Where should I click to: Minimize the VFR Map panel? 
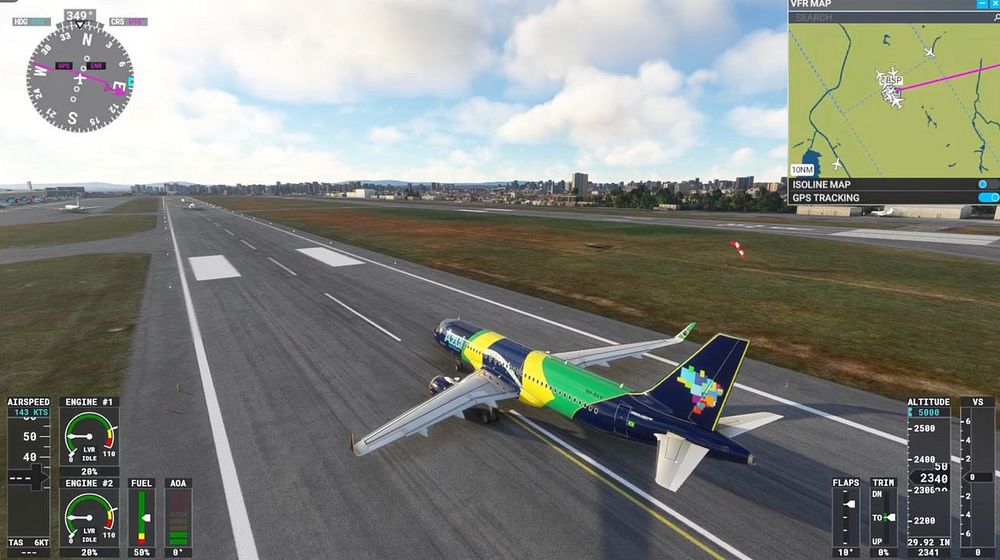pos(981,4)
